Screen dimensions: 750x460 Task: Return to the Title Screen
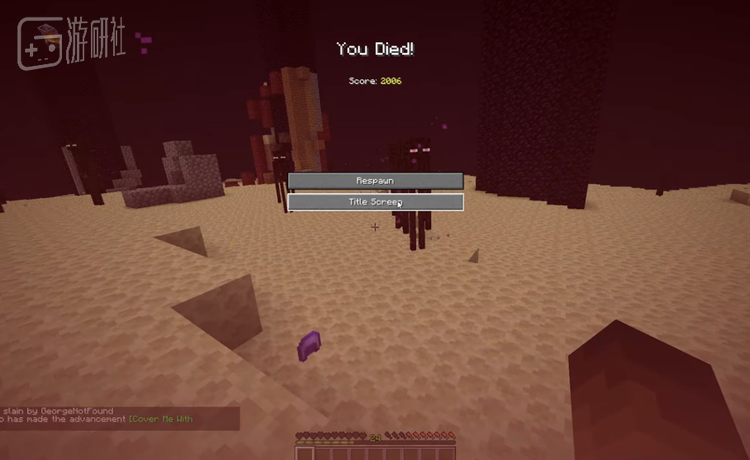pos(375,202)
